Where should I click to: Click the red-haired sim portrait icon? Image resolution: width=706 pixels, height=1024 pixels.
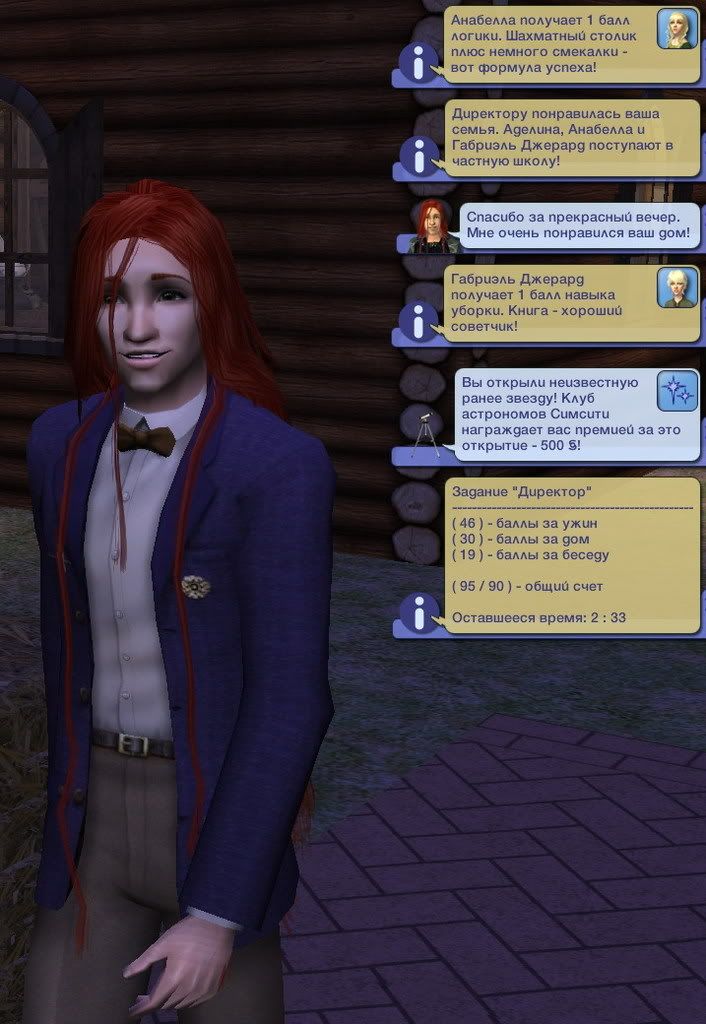tap(433, 226)
